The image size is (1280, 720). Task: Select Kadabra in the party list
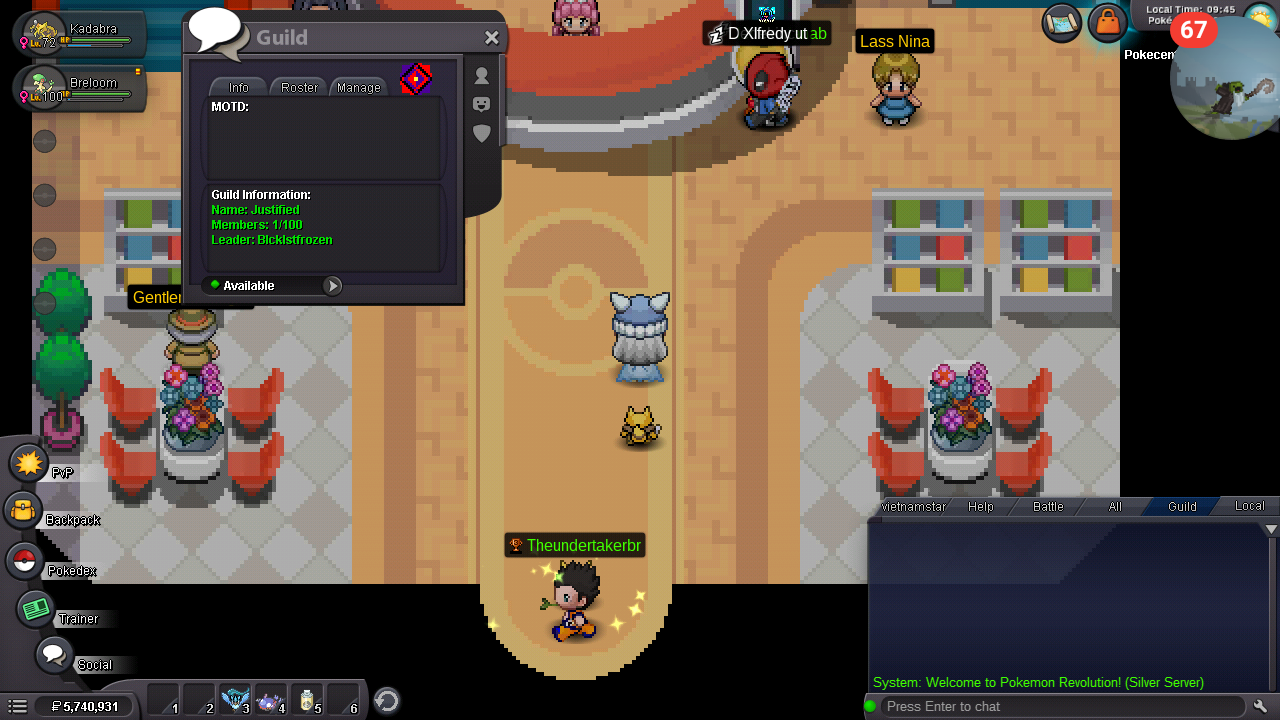point(80,35)
